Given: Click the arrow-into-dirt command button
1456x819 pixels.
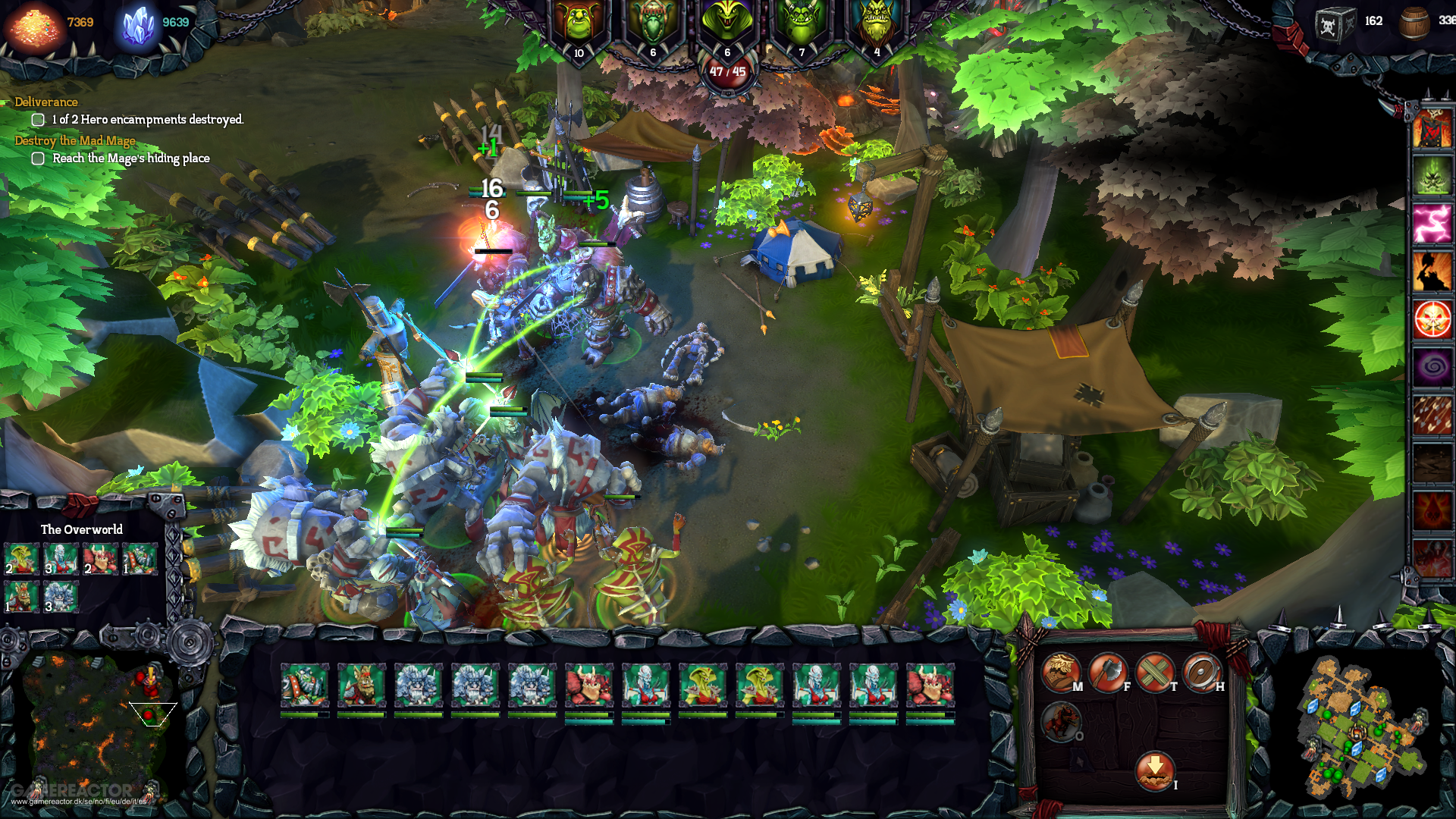Looking at the screenshot, I should point(1154,770).
